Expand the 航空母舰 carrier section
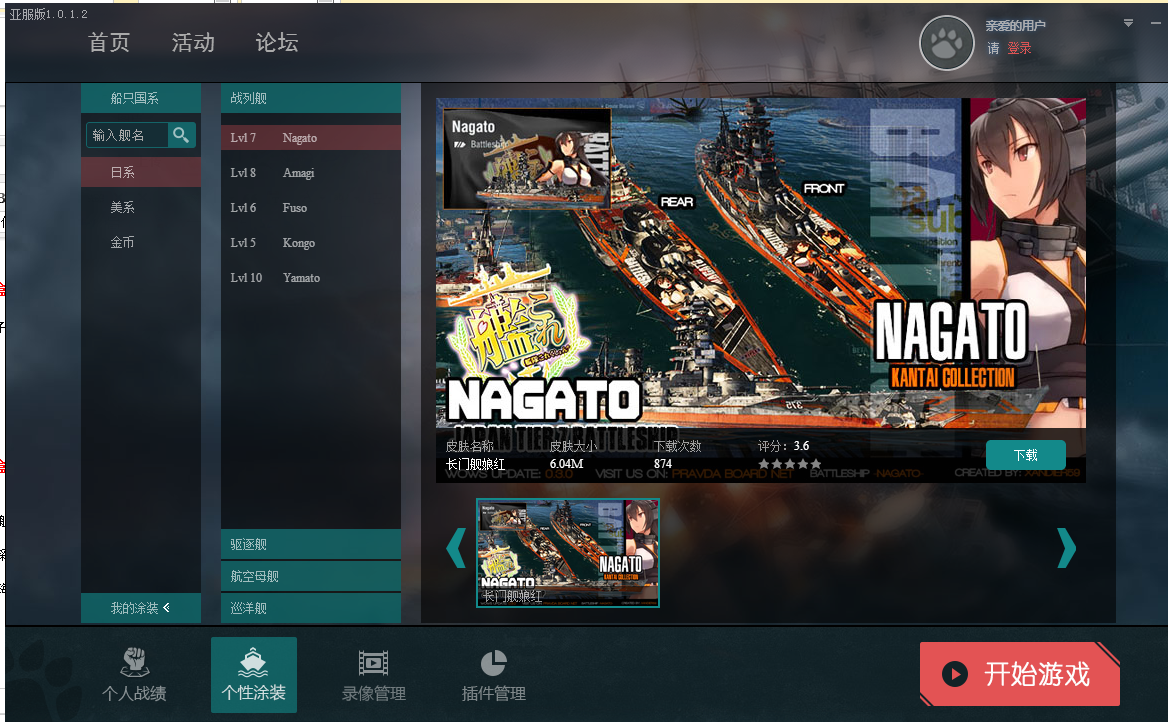Screen dimensions: 1168x722 (310, 577)
